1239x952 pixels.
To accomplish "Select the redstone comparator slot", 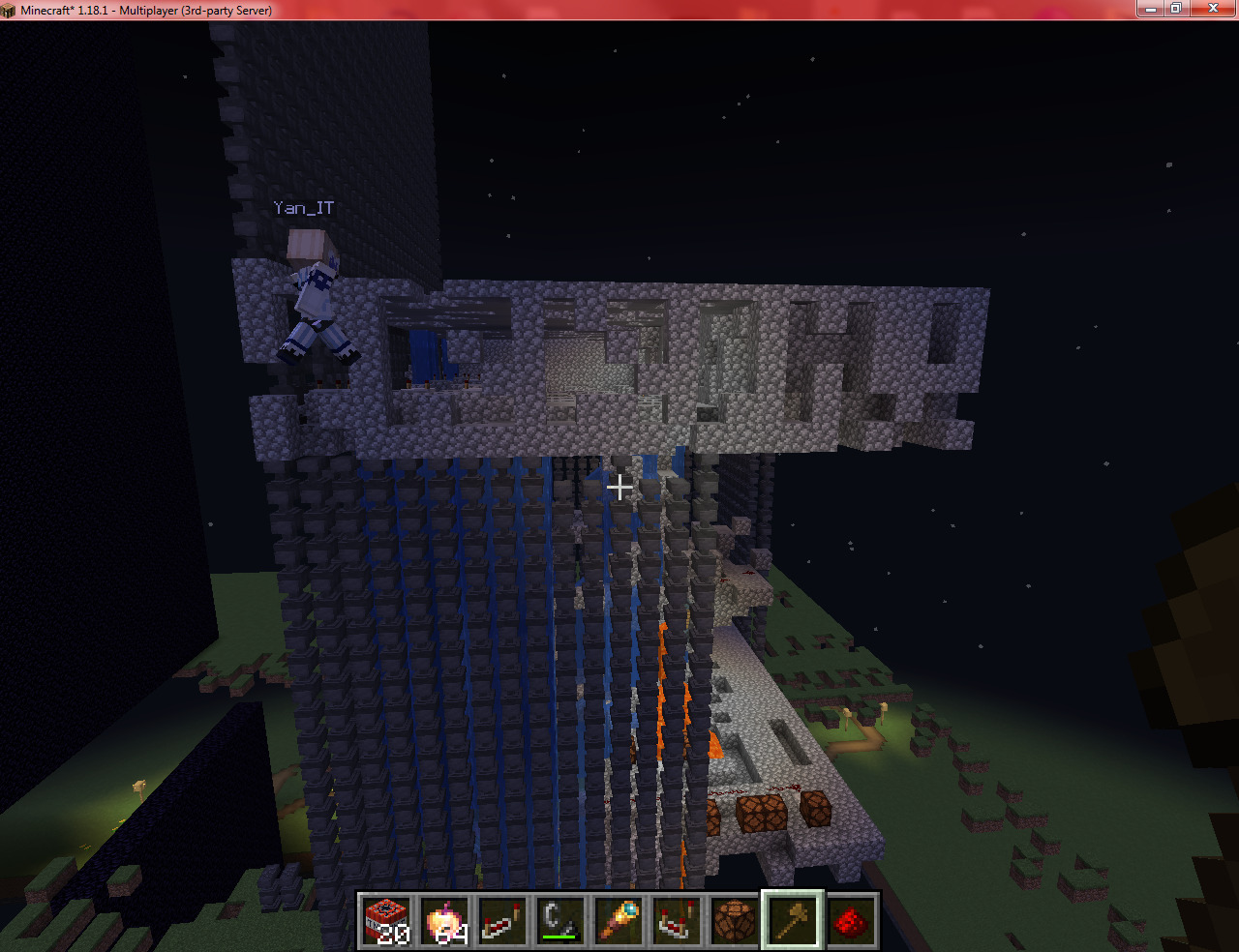I will point(678,920).
